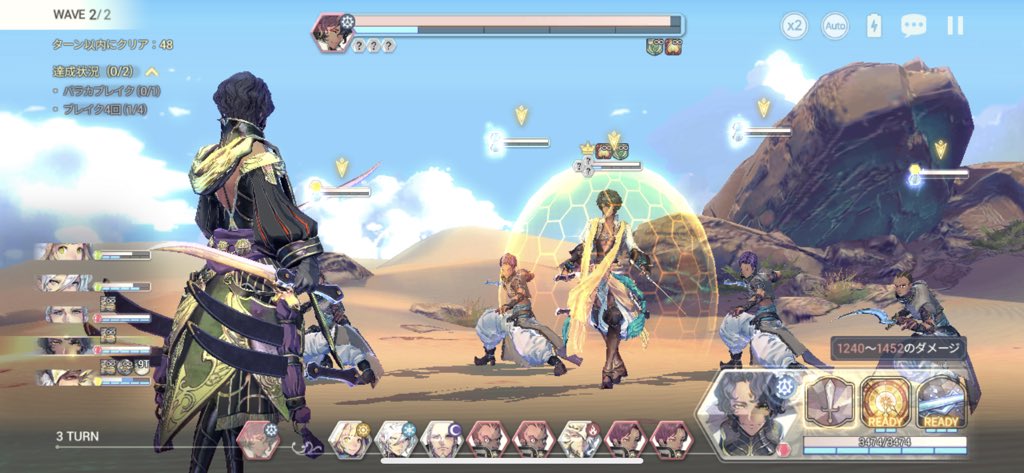Open the chat speech bubble
Image resolution: width=1024 pixels, height=473 pixels.
pyautogui.click(x=913, y=27)
